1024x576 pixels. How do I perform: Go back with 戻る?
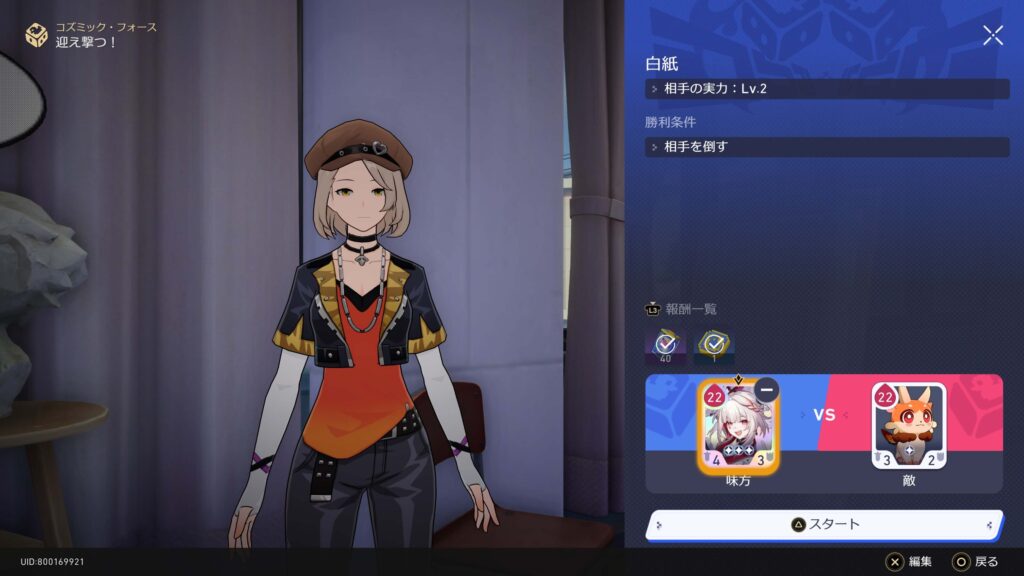tap(974, 562)
